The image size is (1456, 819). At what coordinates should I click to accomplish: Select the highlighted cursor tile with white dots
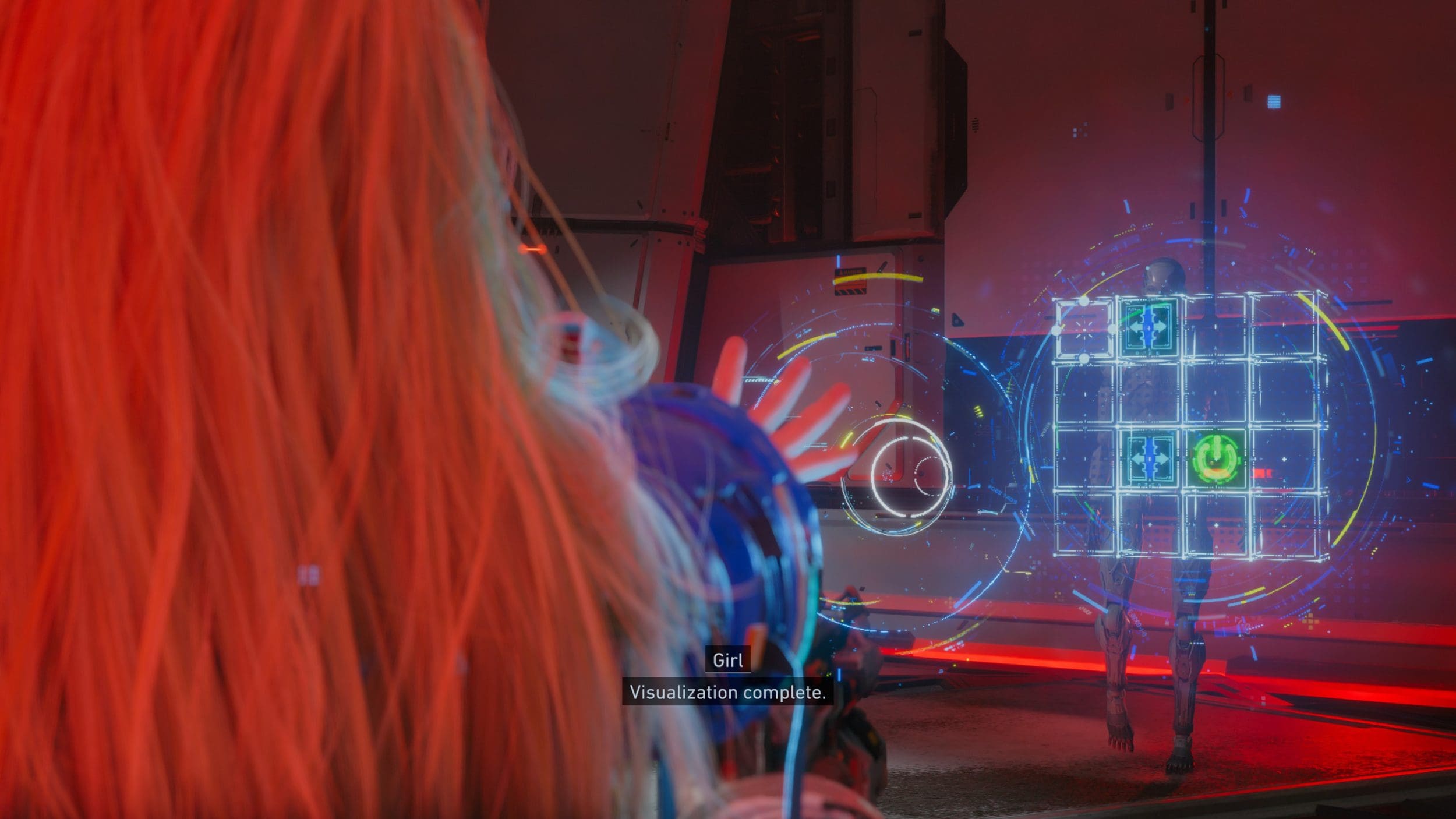(x=1084, y=329)
